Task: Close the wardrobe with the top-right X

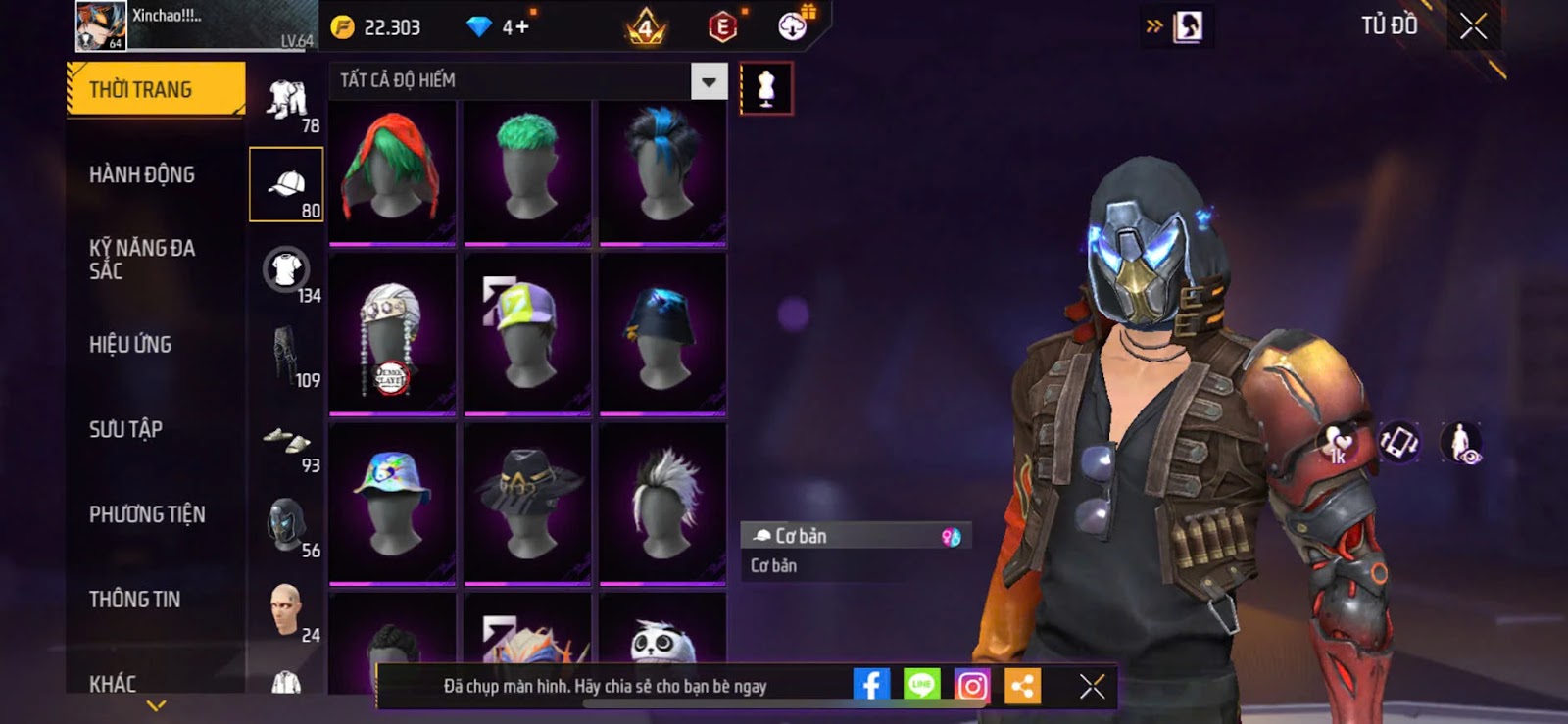Action: [x=1473, y=26]
